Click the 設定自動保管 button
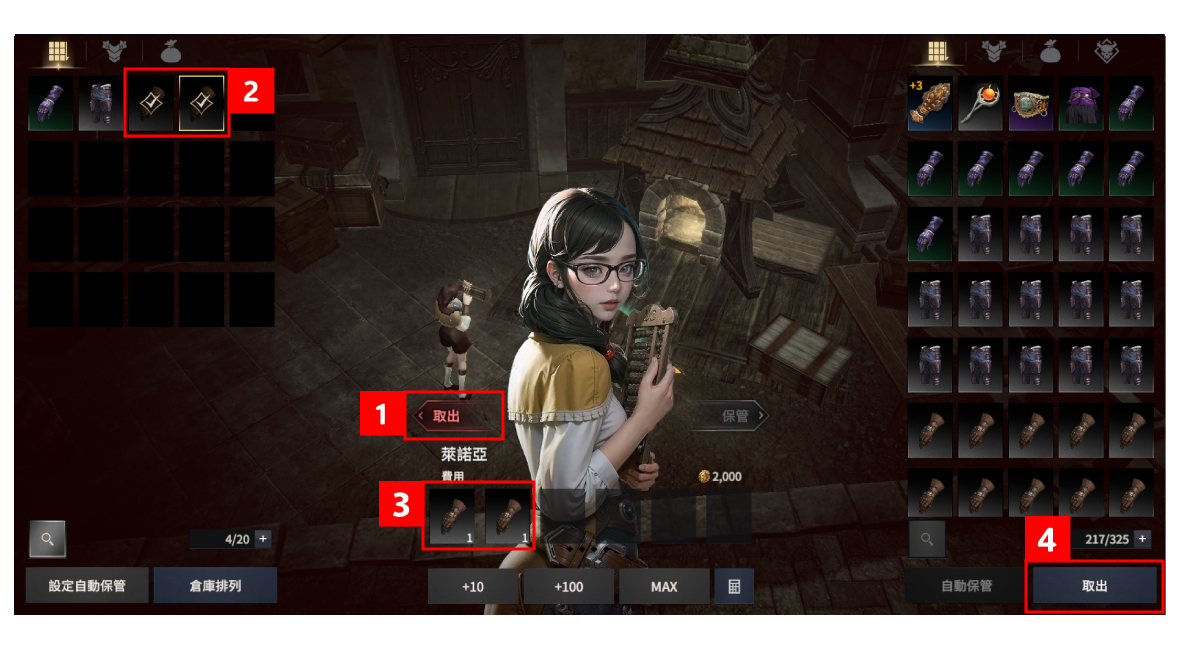The image size is (1180, 650). (x=87, y=586)
